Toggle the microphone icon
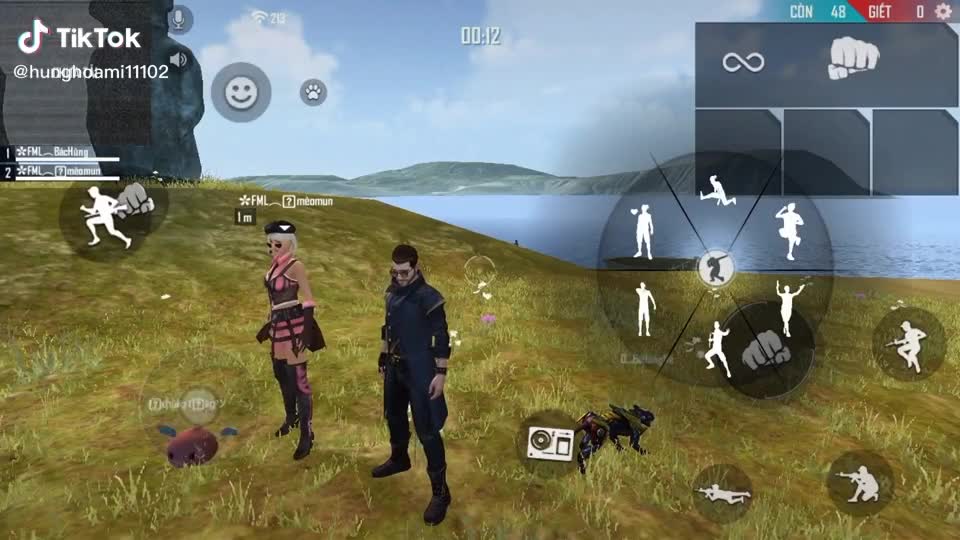960x540 pixels. pyautogui.click(x=180, y=19)
